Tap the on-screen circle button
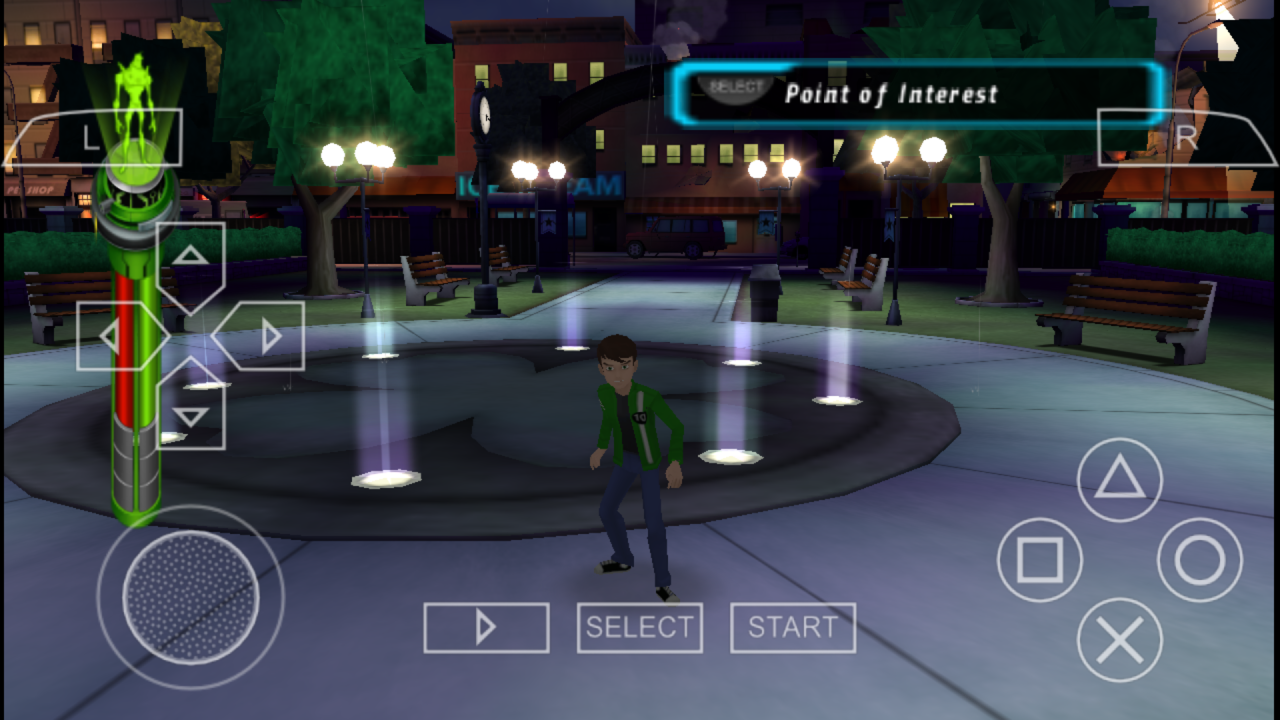The width and height of the screenshot is (1280, 720). [x=1199, y=560]
